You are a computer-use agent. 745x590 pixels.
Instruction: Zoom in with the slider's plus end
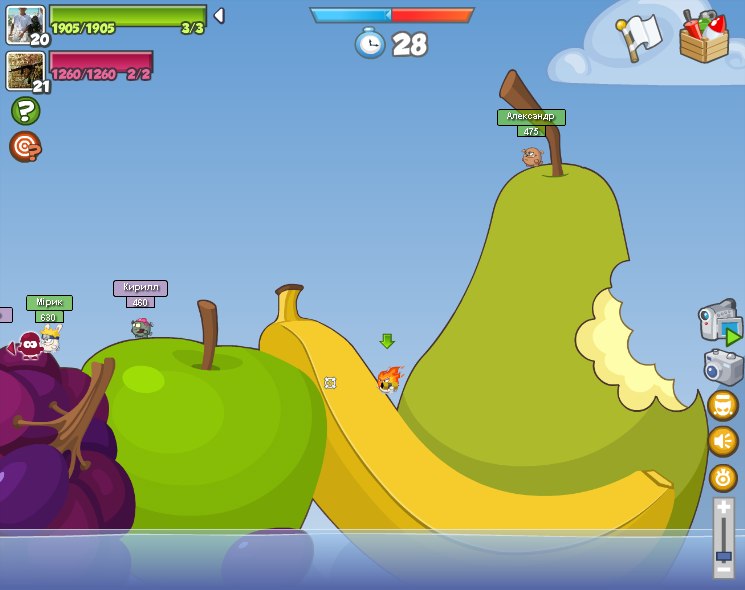click(x=723, y=508)
